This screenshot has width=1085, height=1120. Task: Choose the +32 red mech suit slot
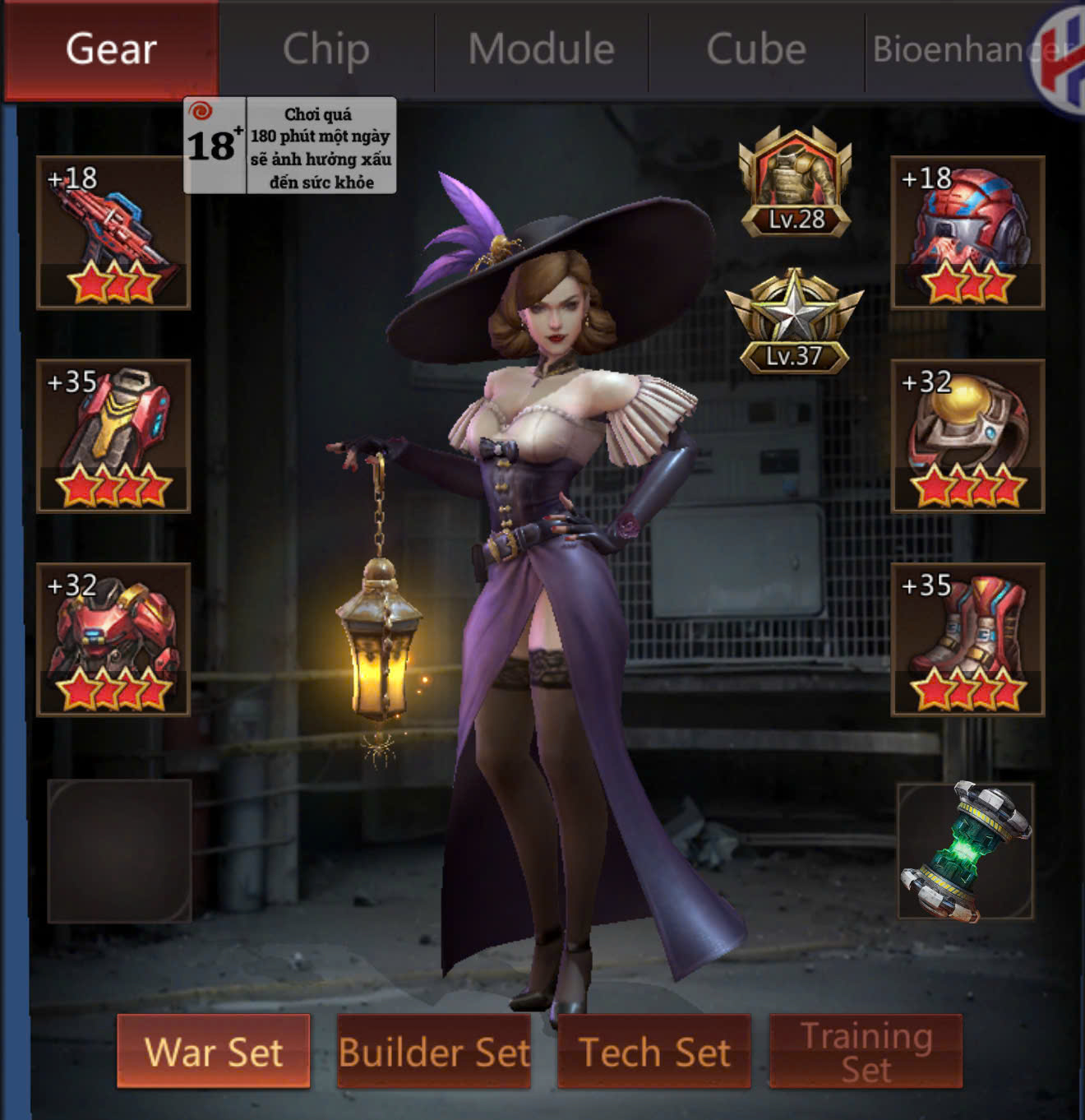tap(113, 639)
